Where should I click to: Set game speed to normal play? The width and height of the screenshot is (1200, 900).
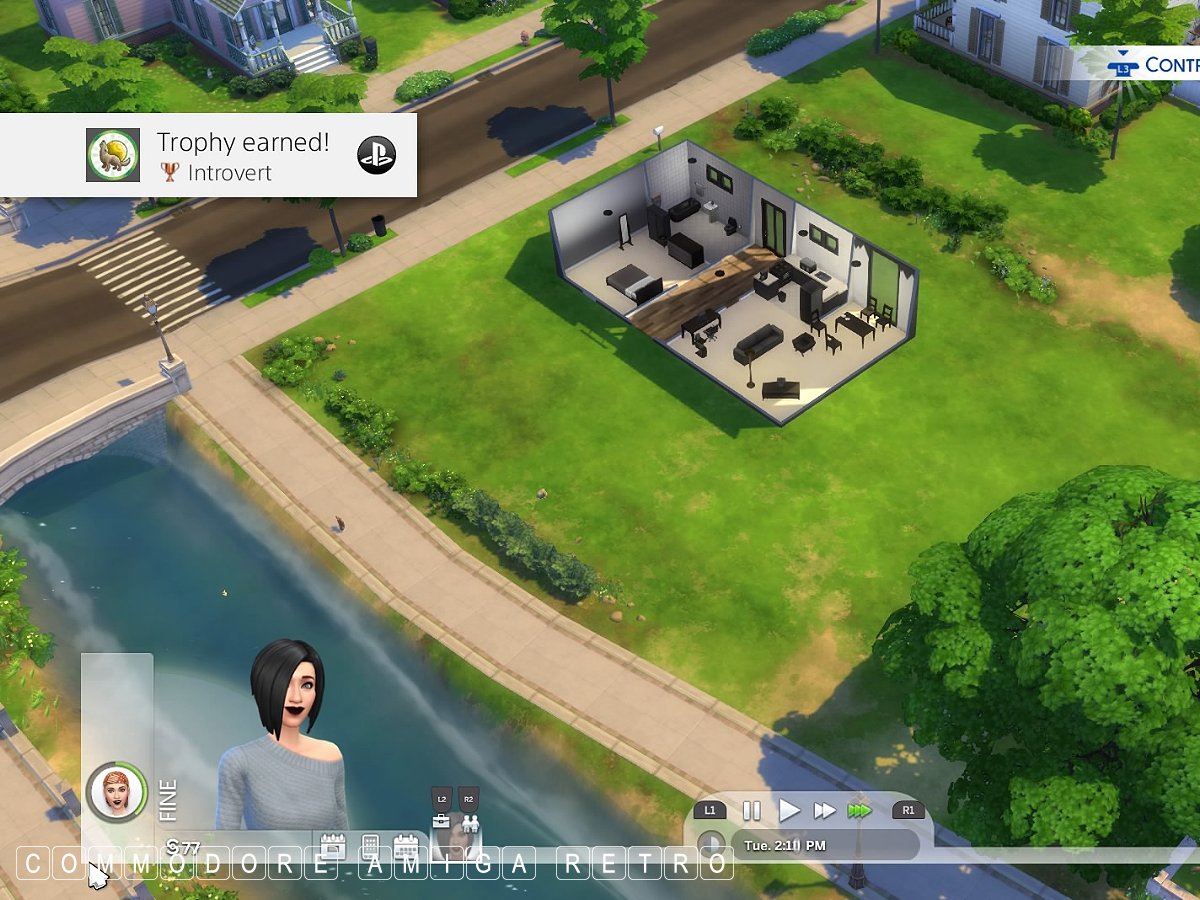tap(789, 810)
